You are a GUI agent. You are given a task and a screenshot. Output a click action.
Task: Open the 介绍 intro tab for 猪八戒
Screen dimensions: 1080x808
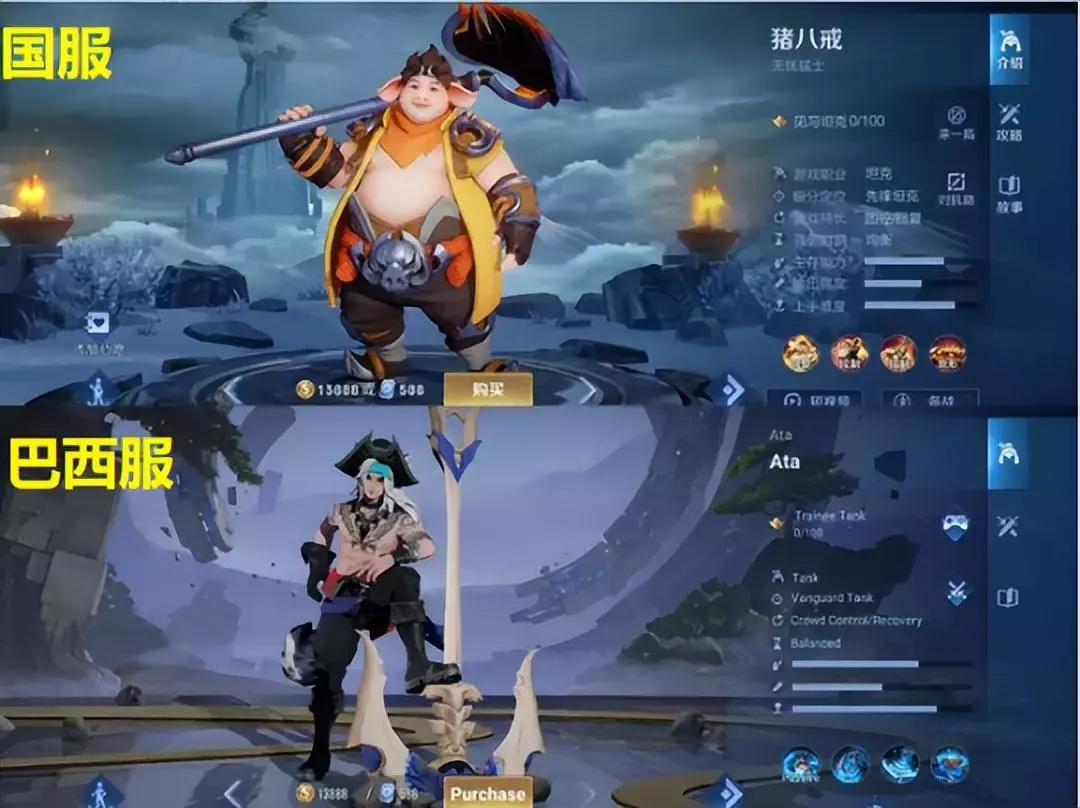(x=1008, y=48)
